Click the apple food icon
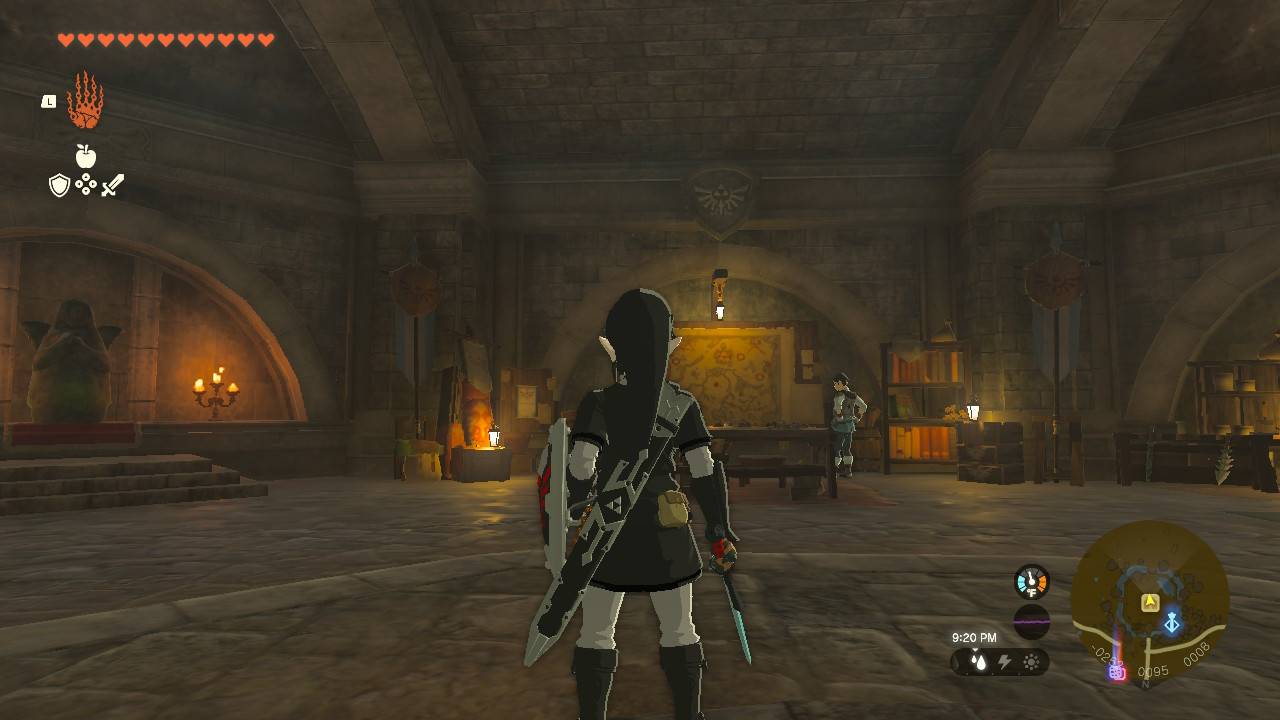The width and height of the screenshot is (1280, 720). coord(85,157)
